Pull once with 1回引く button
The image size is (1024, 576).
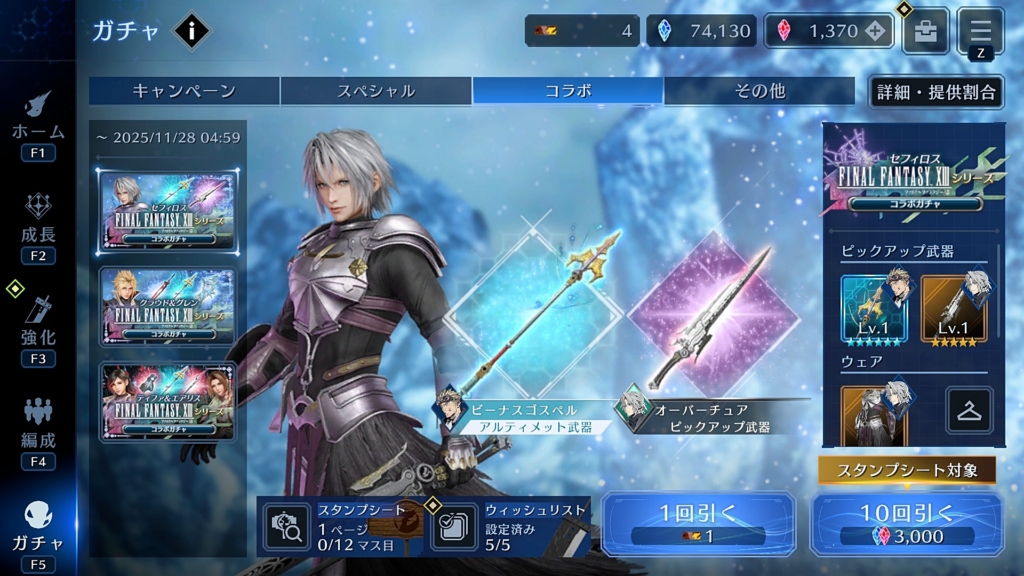[698, 524]
